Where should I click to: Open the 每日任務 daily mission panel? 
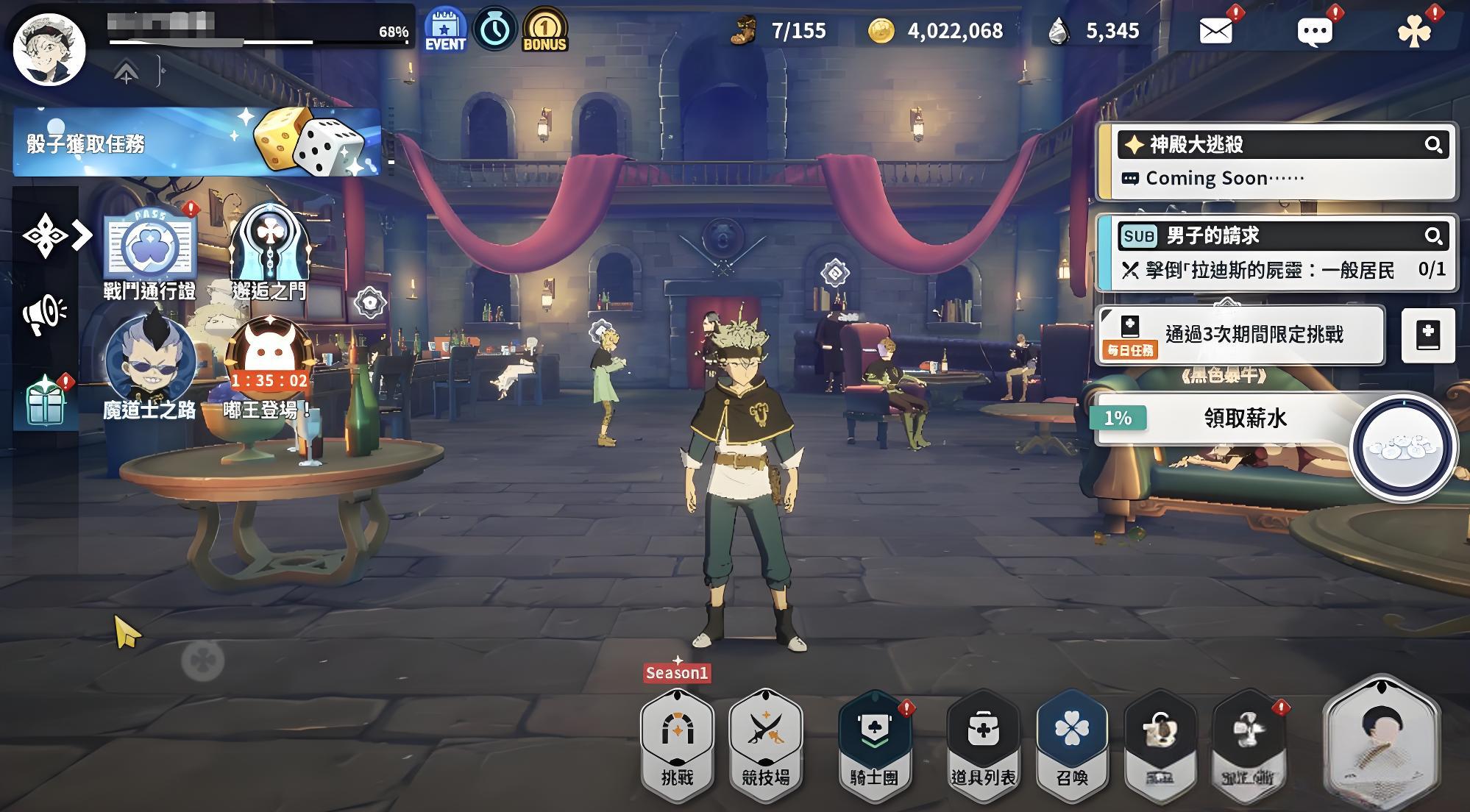(x=1240, y=335)
